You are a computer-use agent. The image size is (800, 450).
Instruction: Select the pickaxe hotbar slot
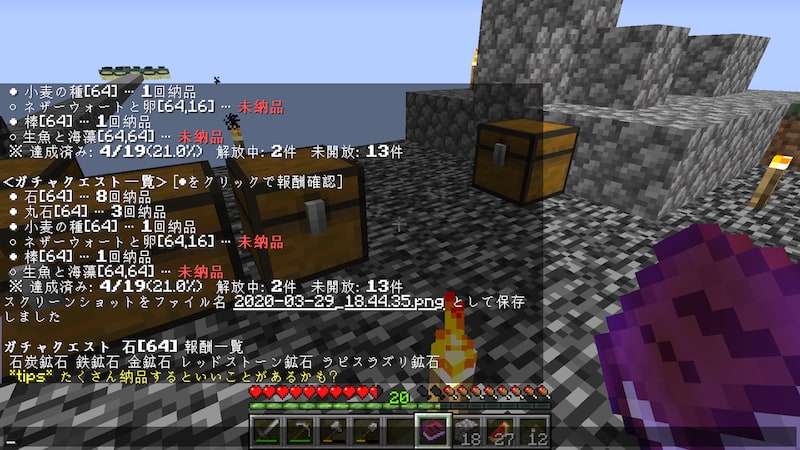click(x=300, y=431)
